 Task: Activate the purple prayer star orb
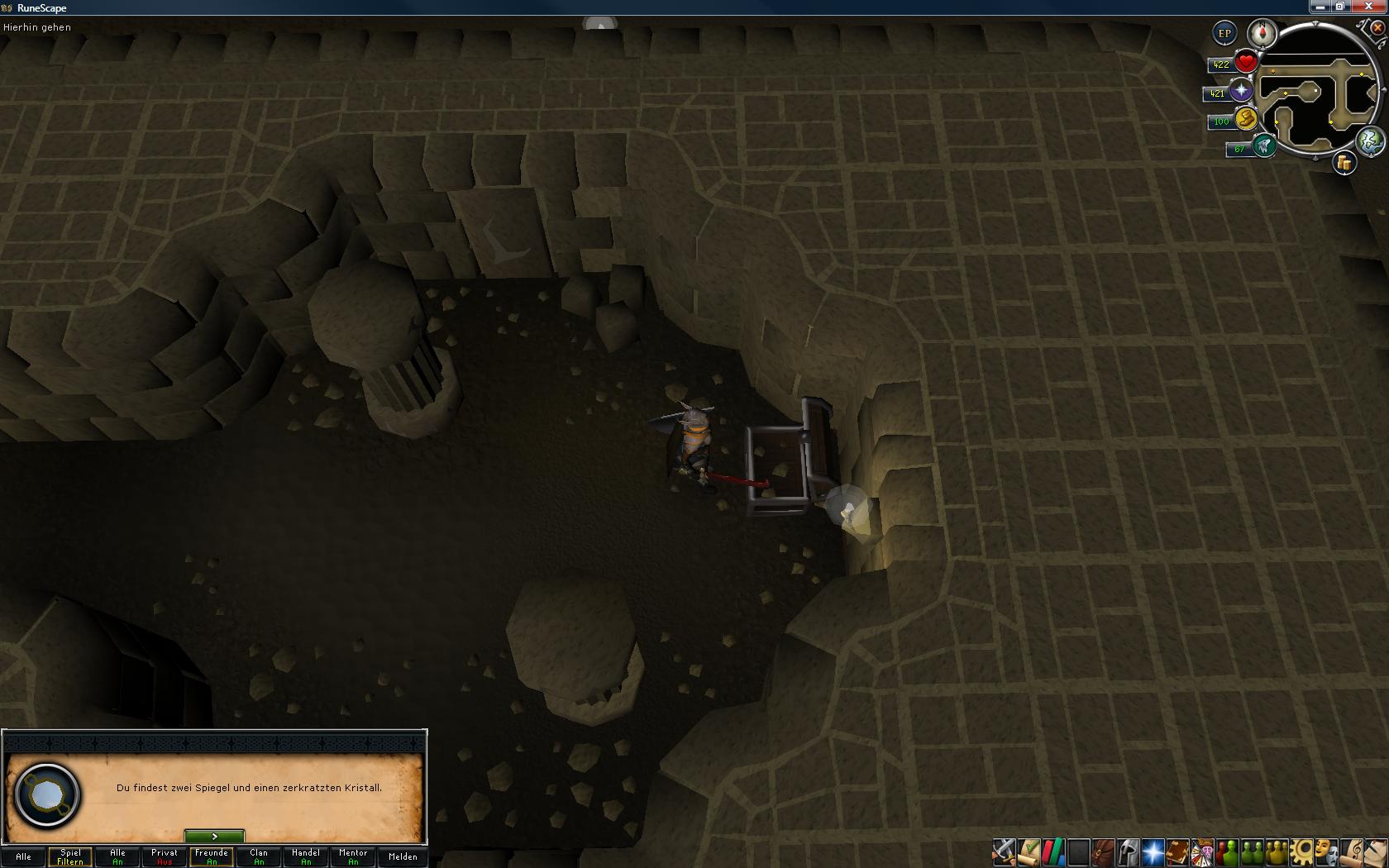point(1241,91)
